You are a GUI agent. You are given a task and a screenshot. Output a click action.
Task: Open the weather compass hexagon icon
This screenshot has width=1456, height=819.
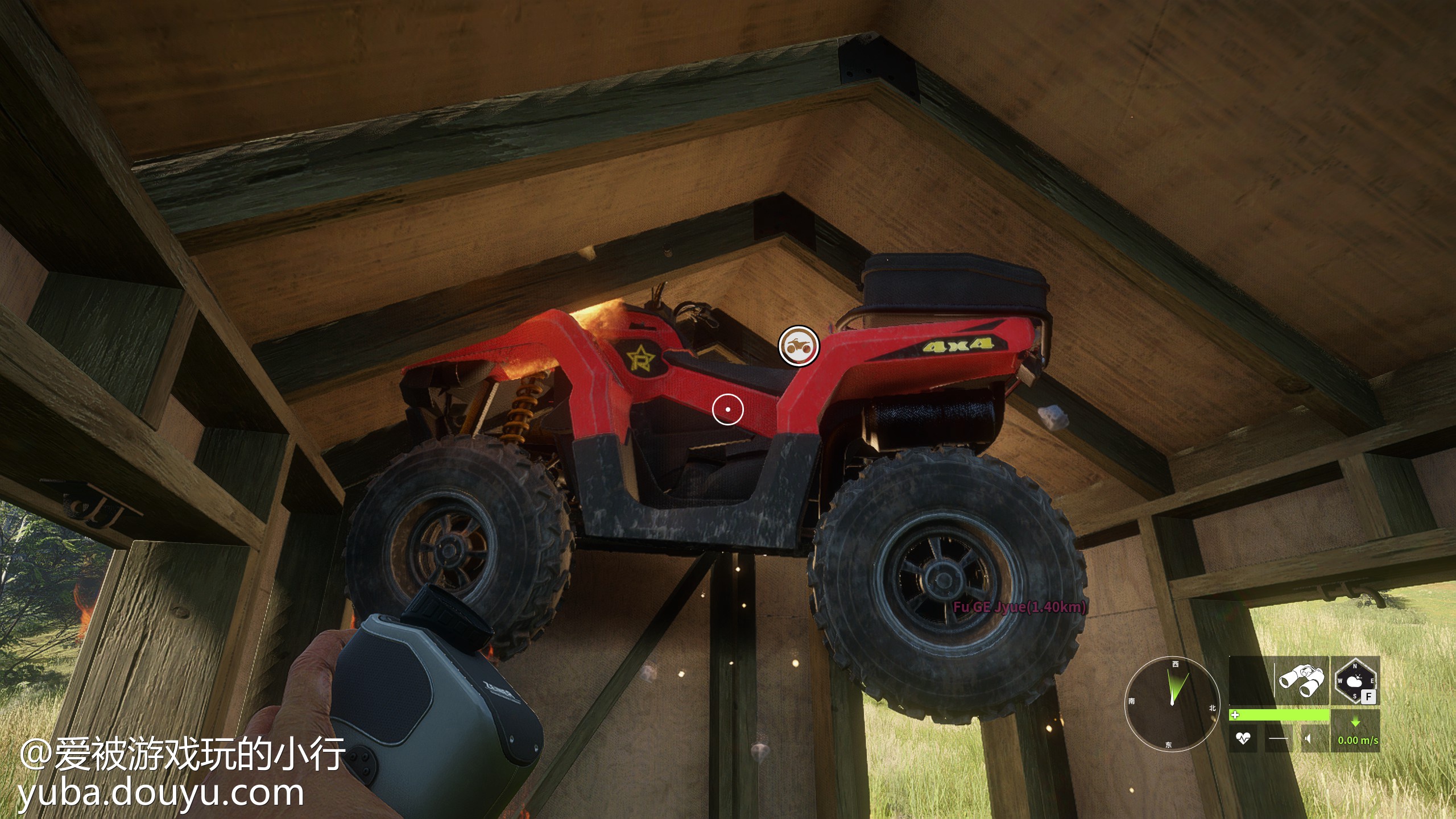1355,680
